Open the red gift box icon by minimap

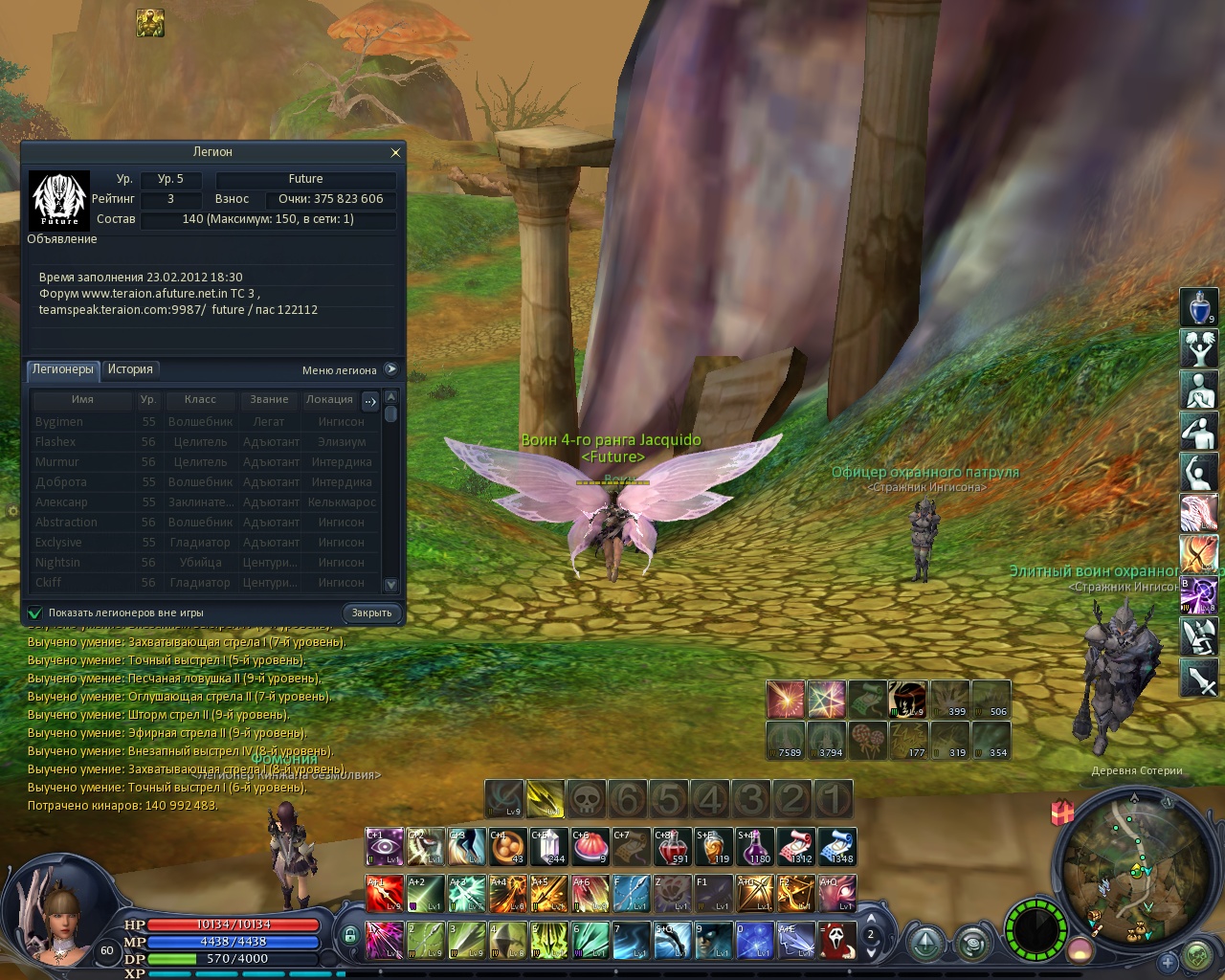pos(1062,813)
